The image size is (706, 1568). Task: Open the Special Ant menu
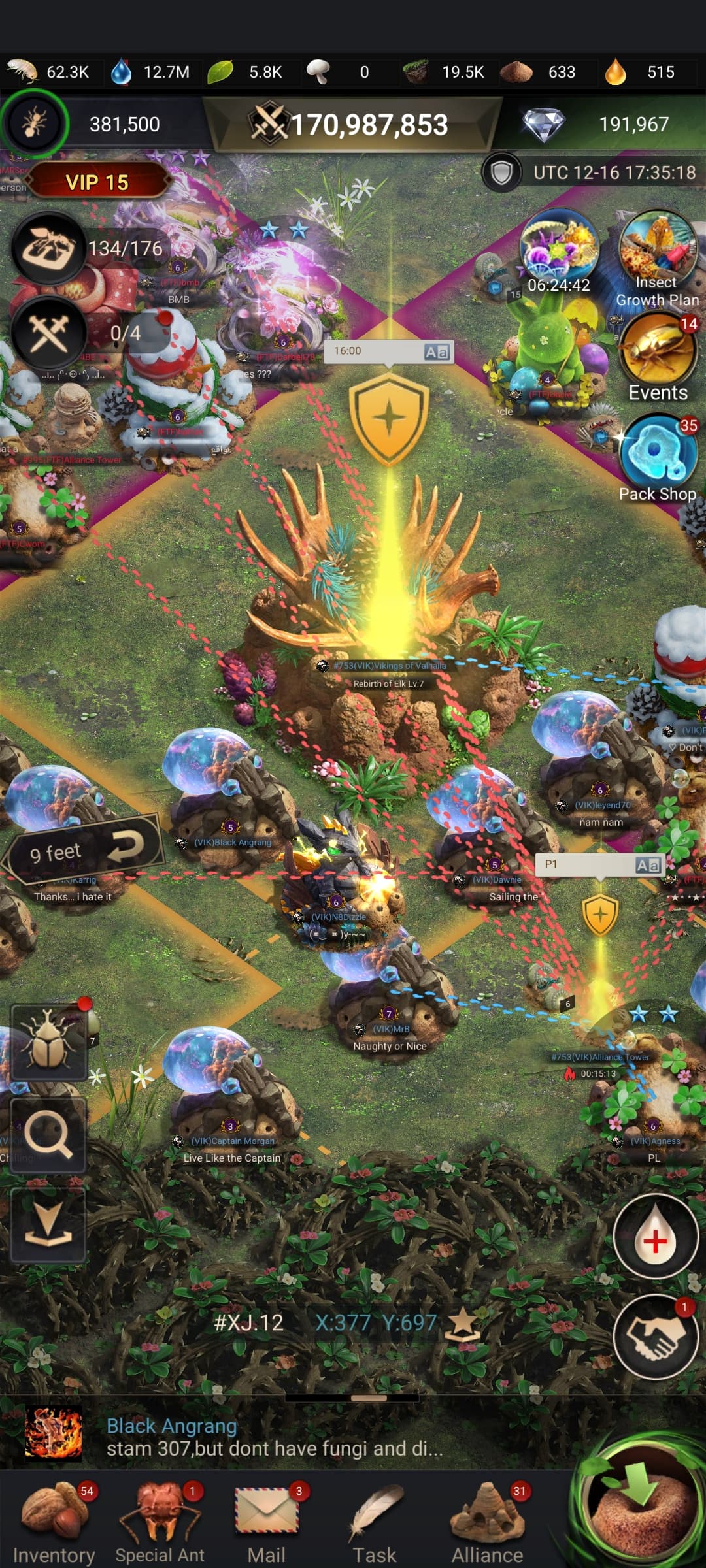pos(160,1521)
